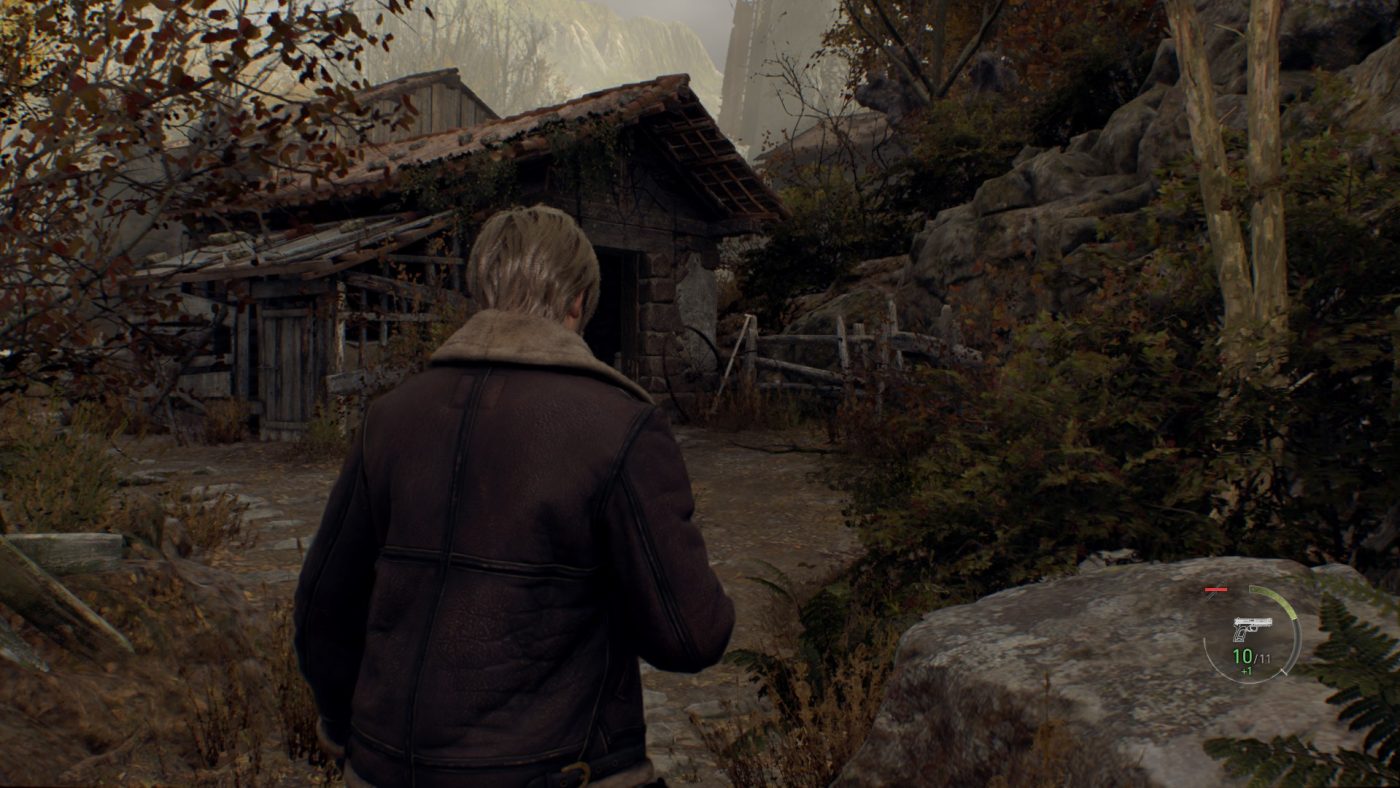Click the red durability bar to toggle knife status
This screenshot has height=788, width=1400.
[x=1216, y=590]
